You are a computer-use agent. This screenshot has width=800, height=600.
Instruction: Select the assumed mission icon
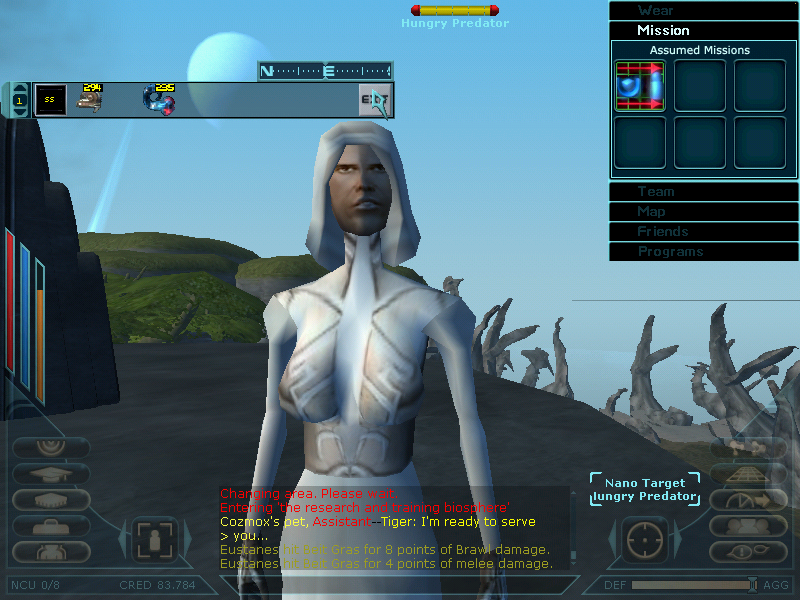click(640, 86)
